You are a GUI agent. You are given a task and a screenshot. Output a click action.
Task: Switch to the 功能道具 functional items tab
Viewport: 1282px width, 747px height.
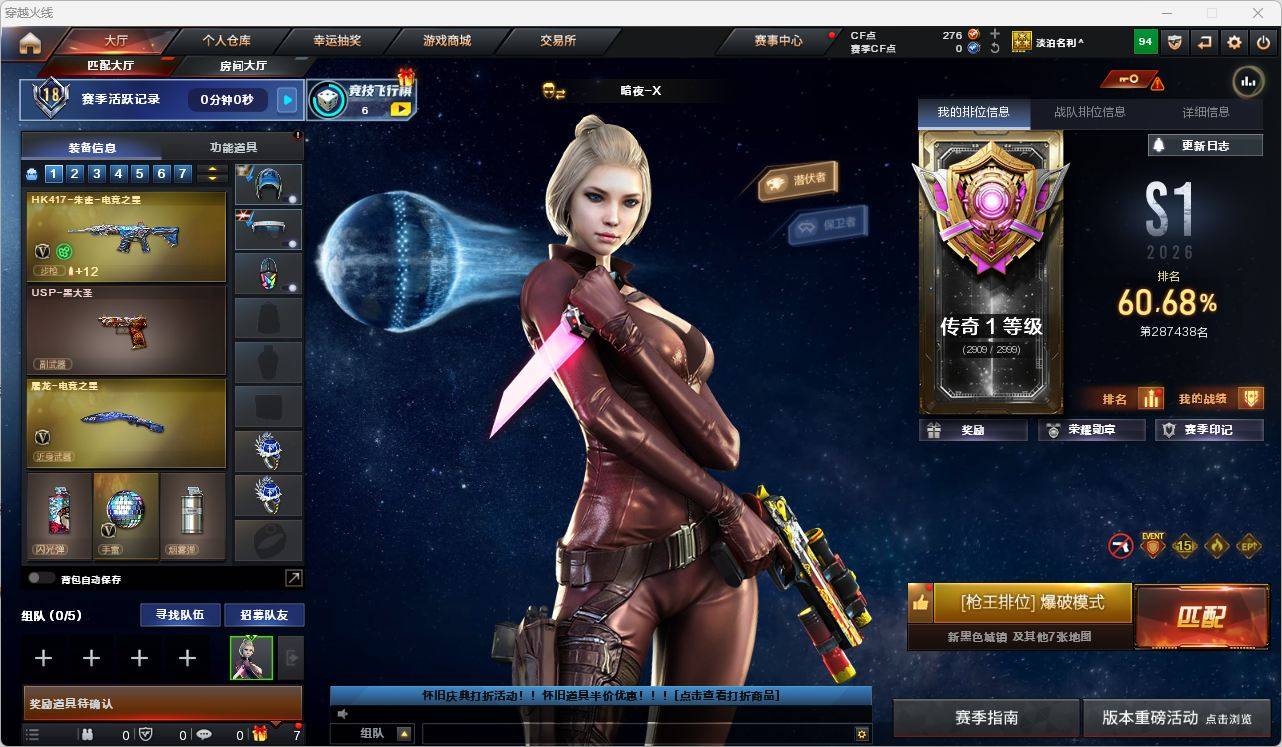[x=233, y=147]
